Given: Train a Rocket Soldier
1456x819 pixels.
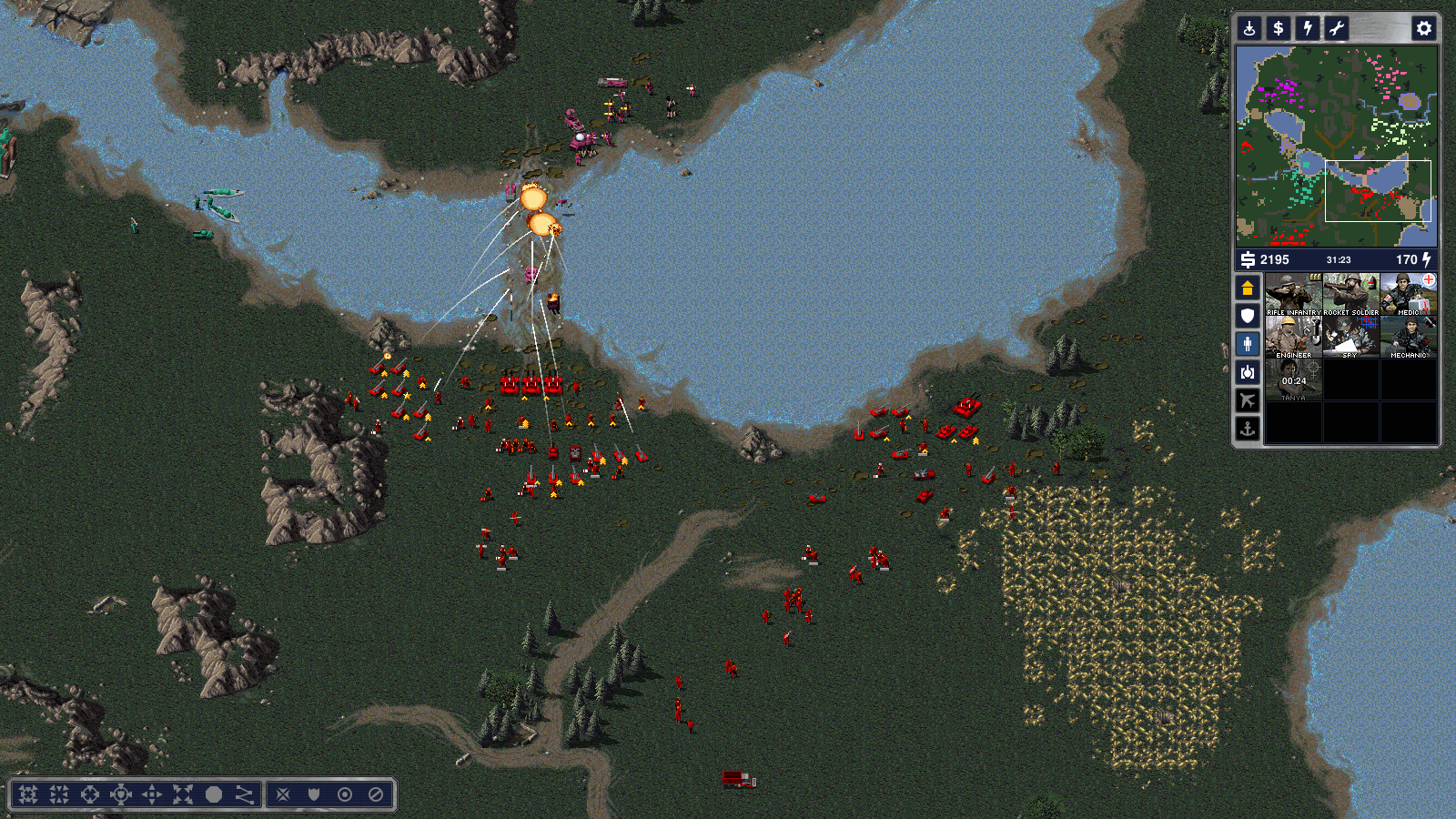Looking at the screenshot, I should click(1350, 294).
